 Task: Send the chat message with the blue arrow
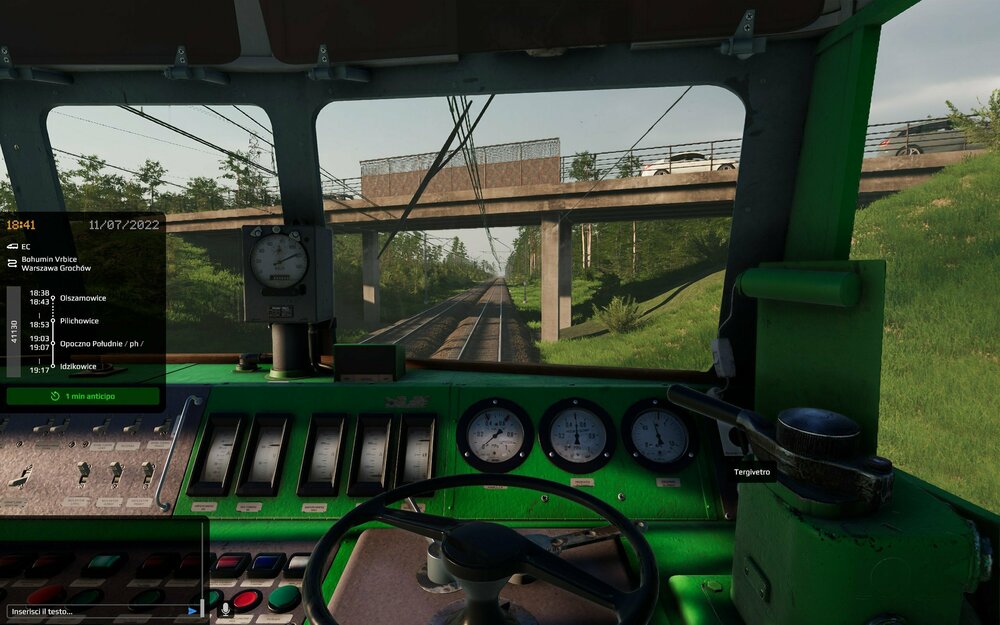point(192,610)
